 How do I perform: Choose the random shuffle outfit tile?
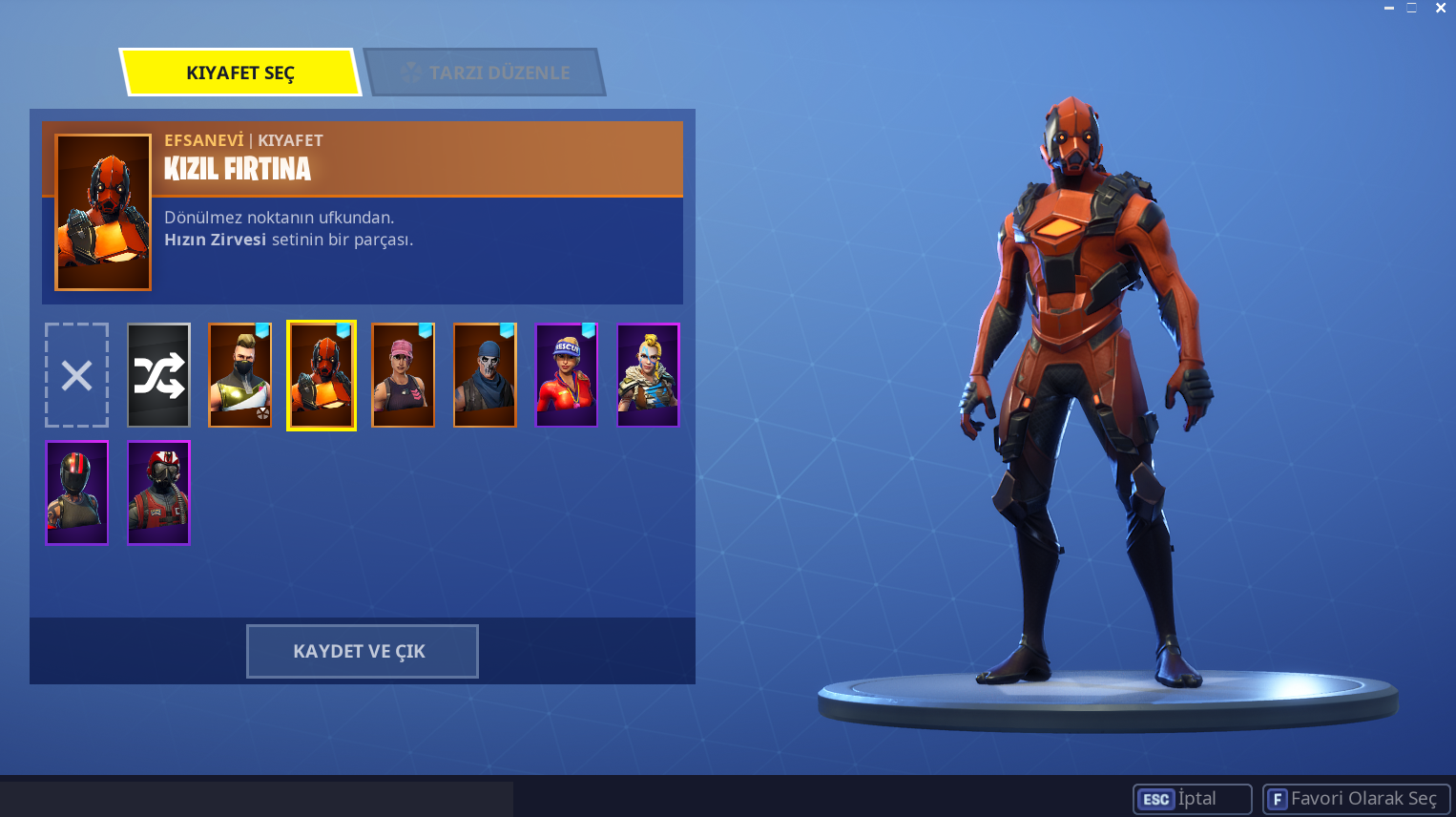[158, 375]
